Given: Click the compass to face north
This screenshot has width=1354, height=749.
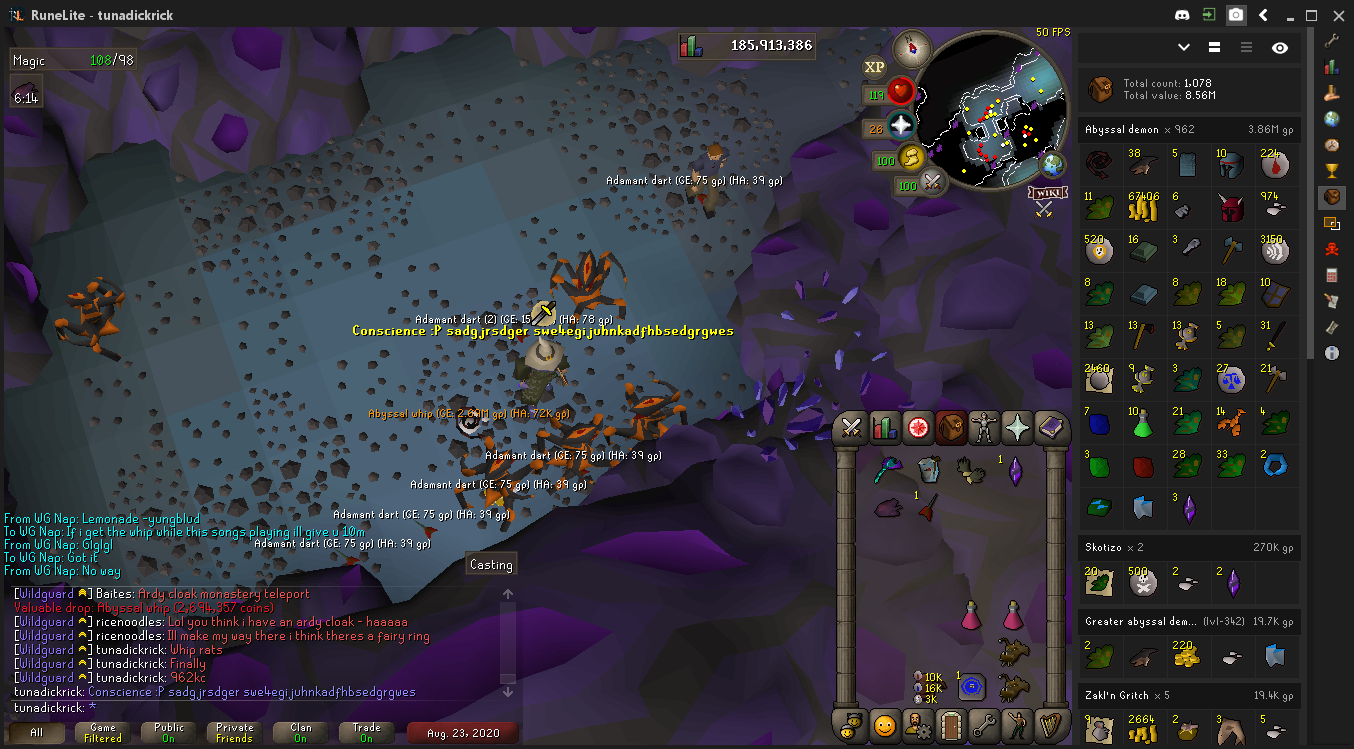Looking at the screenshot, I should [x=911, y=47].
